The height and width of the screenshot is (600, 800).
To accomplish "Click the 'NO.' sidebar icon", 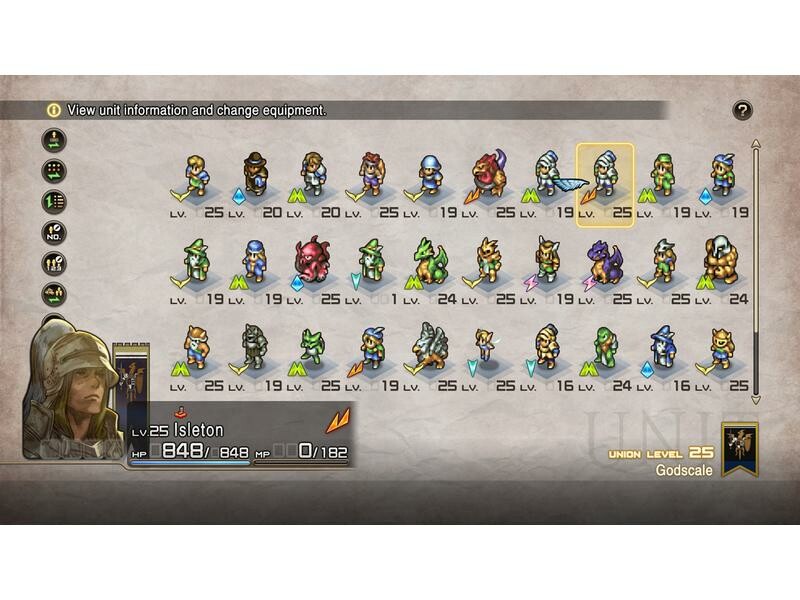I will pos(53,233).
